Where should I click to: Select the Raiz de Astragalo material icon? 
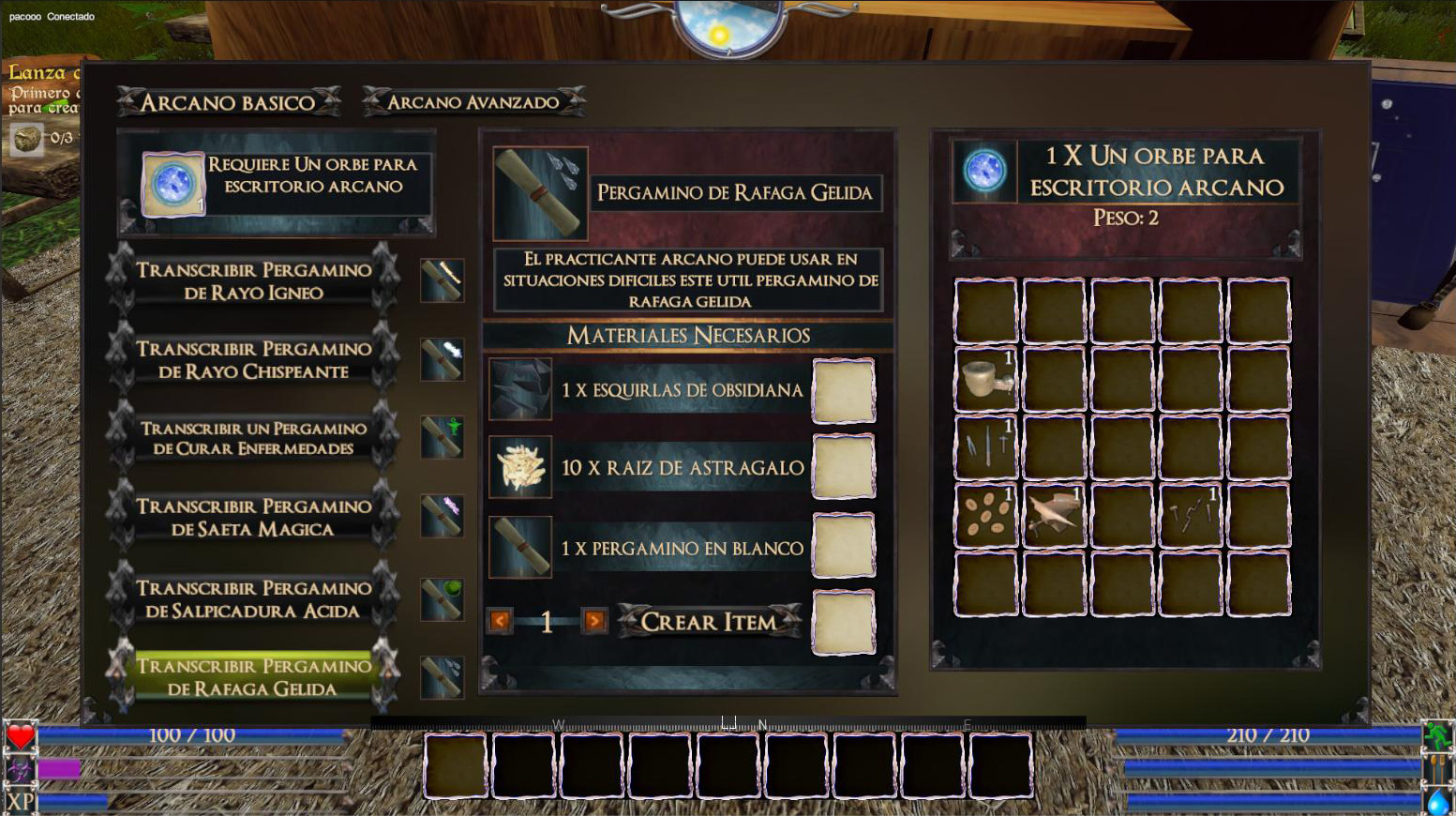(520, 467)
